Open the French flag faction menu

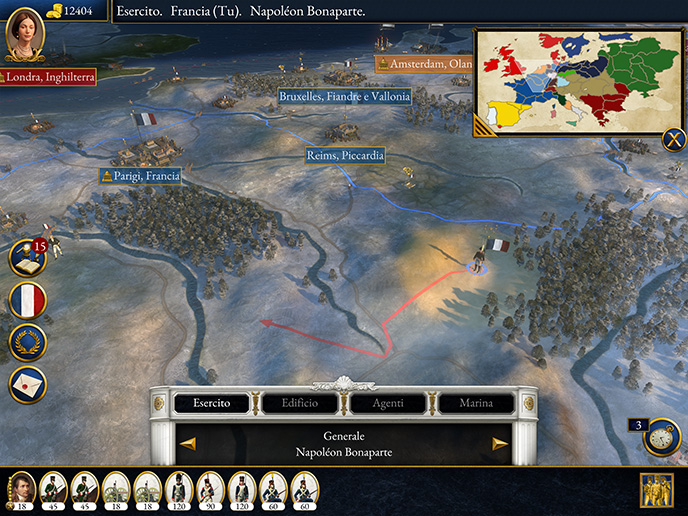click(x=27, y=300)
